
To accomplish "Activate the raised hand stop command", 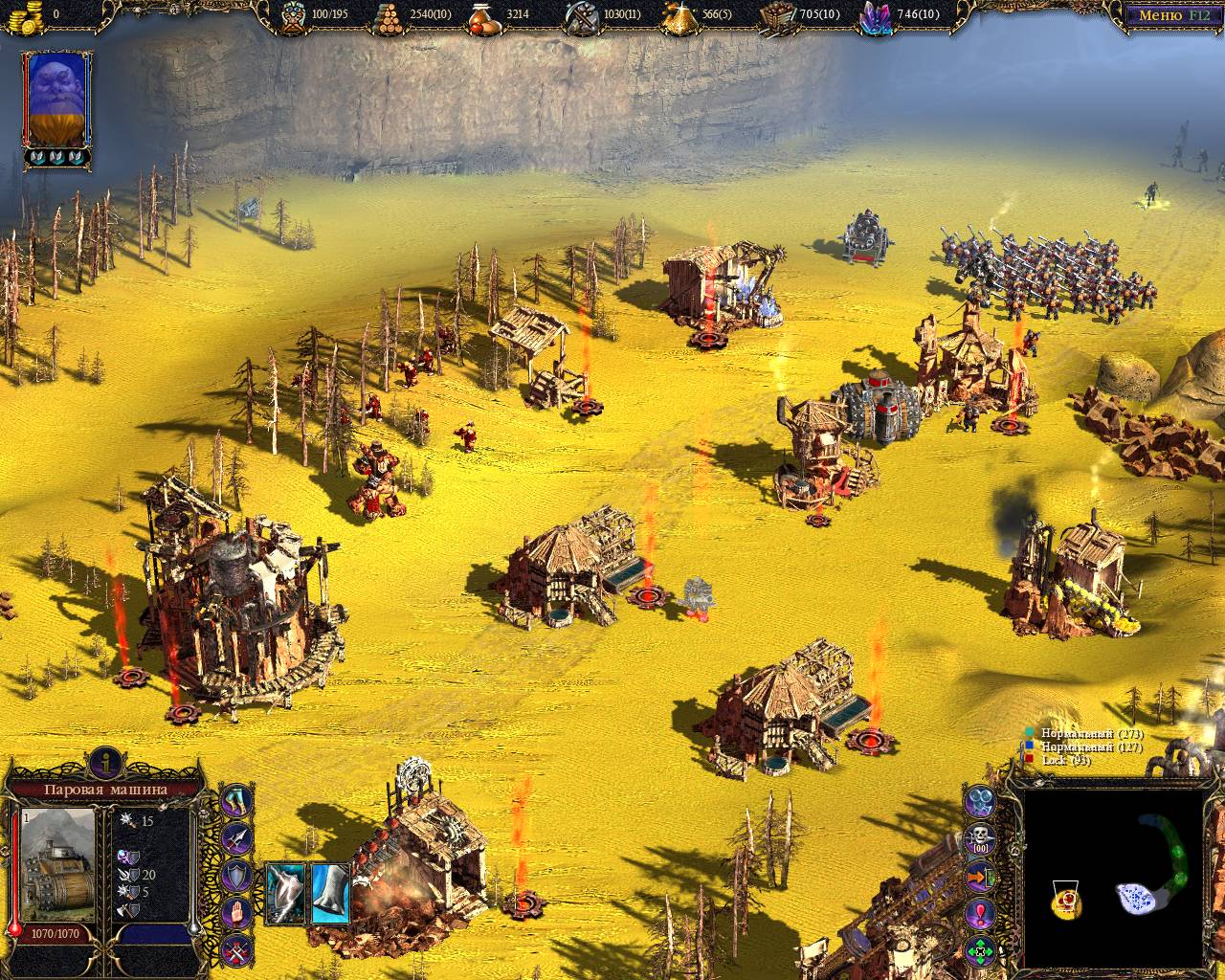I will point(236,912).
